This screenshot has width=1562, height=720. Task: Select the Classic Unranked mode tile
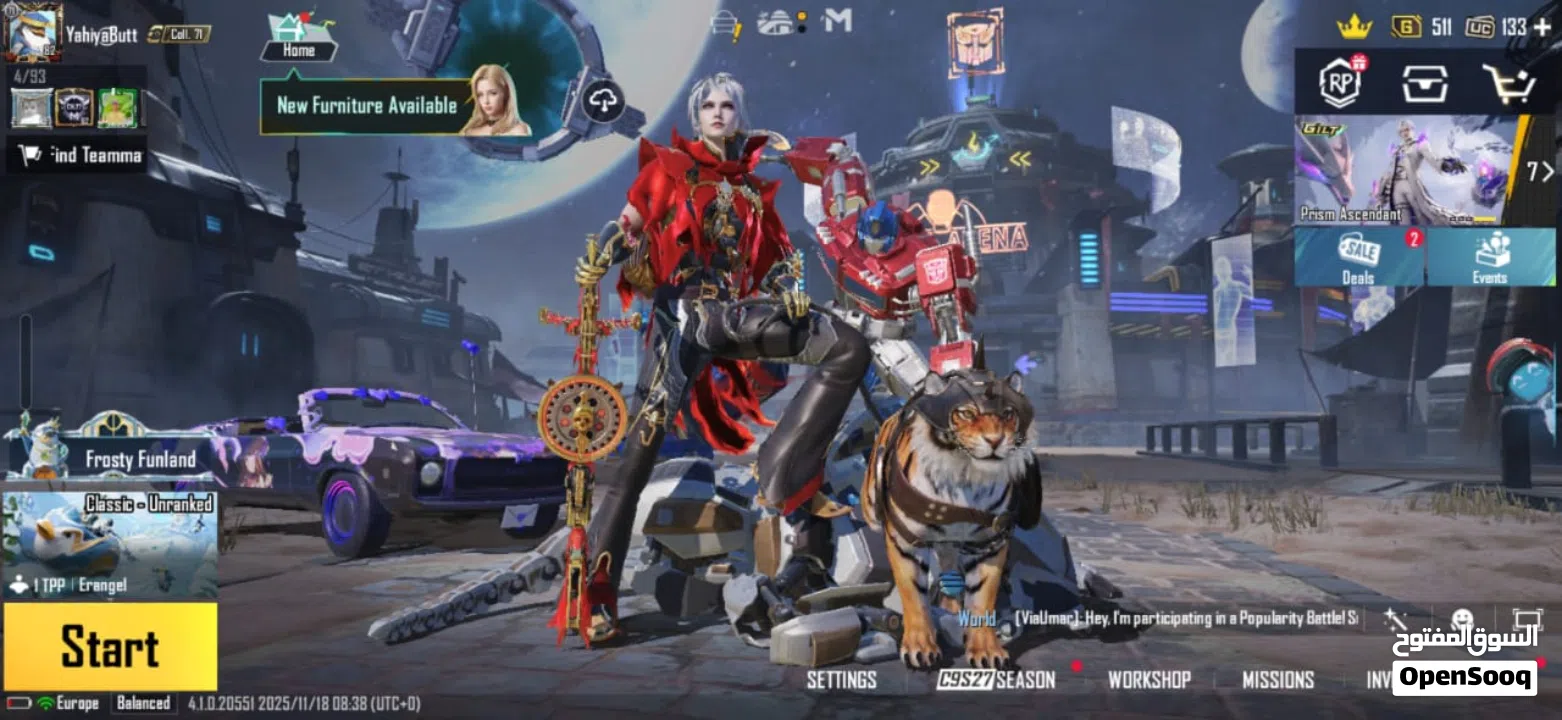point(110,543)
